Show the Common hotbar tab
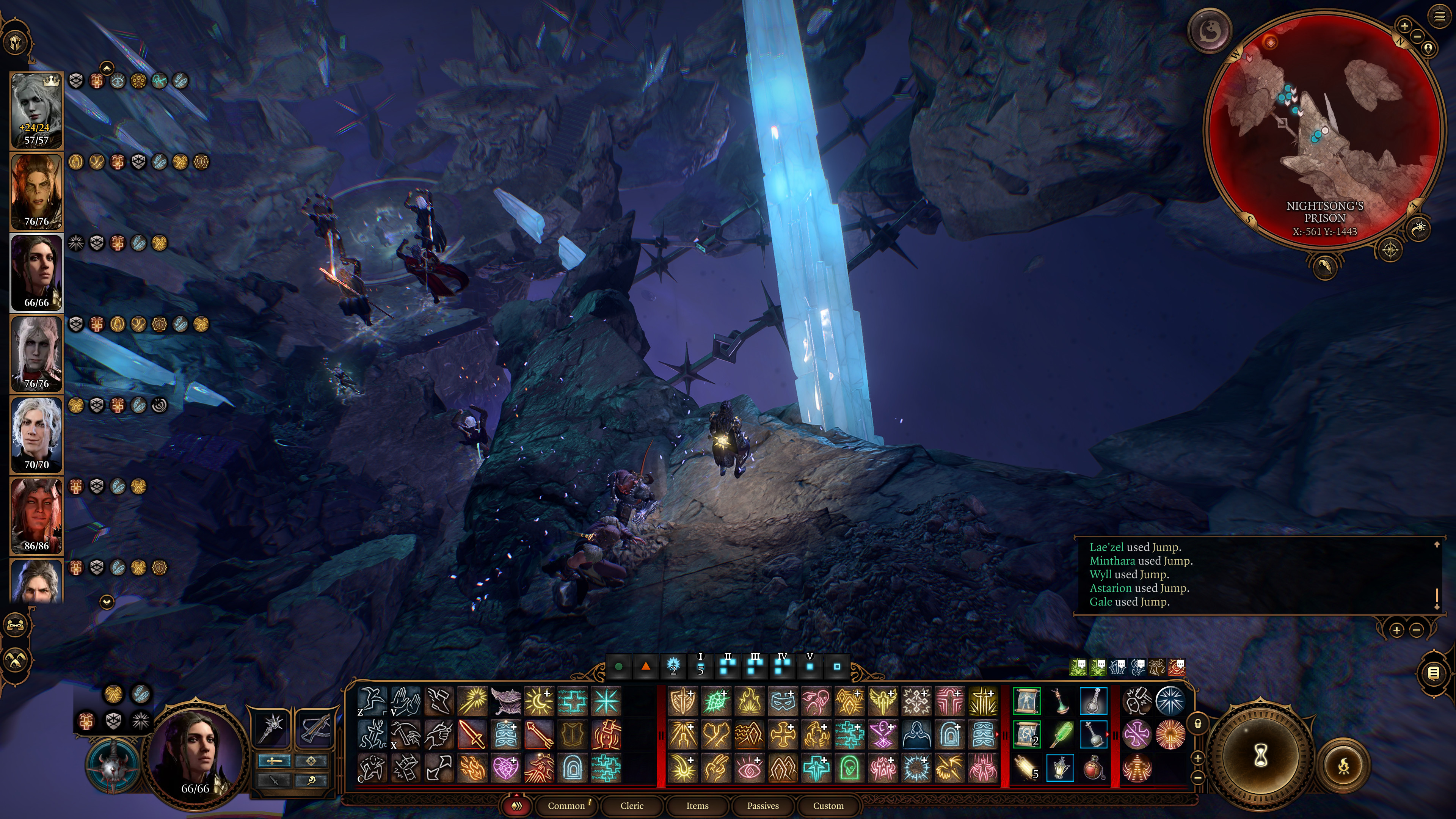The width and height of the screenshot is (1456, 819). coord(566,805)
